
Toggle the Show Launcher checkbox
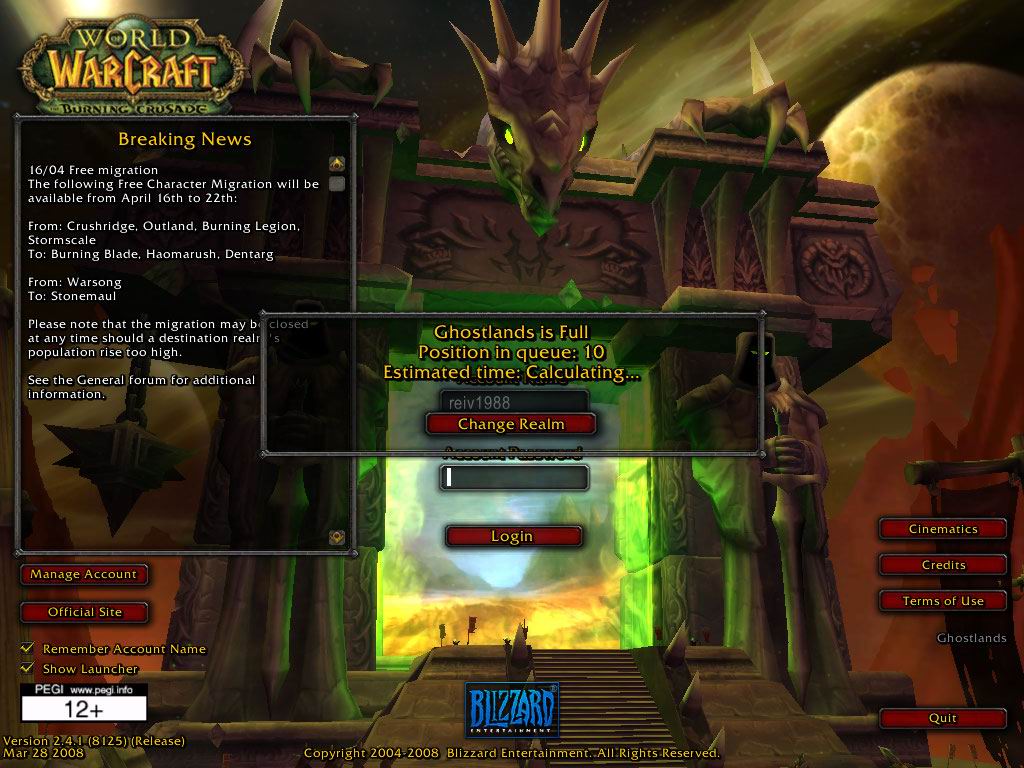pos(27,668)
